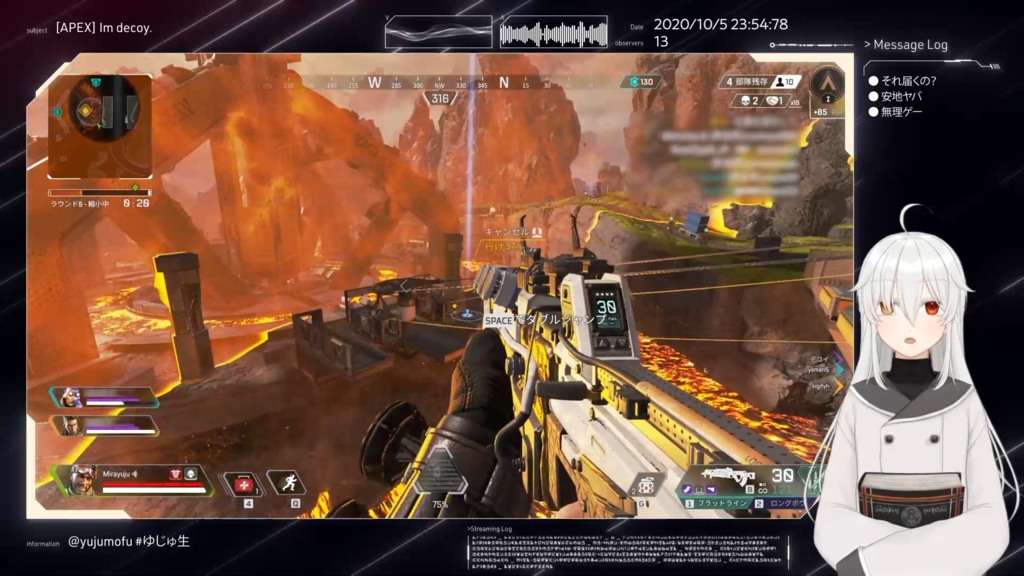Click the compass heading bar
Screen dimensions: 1024x576
(440, 84)
